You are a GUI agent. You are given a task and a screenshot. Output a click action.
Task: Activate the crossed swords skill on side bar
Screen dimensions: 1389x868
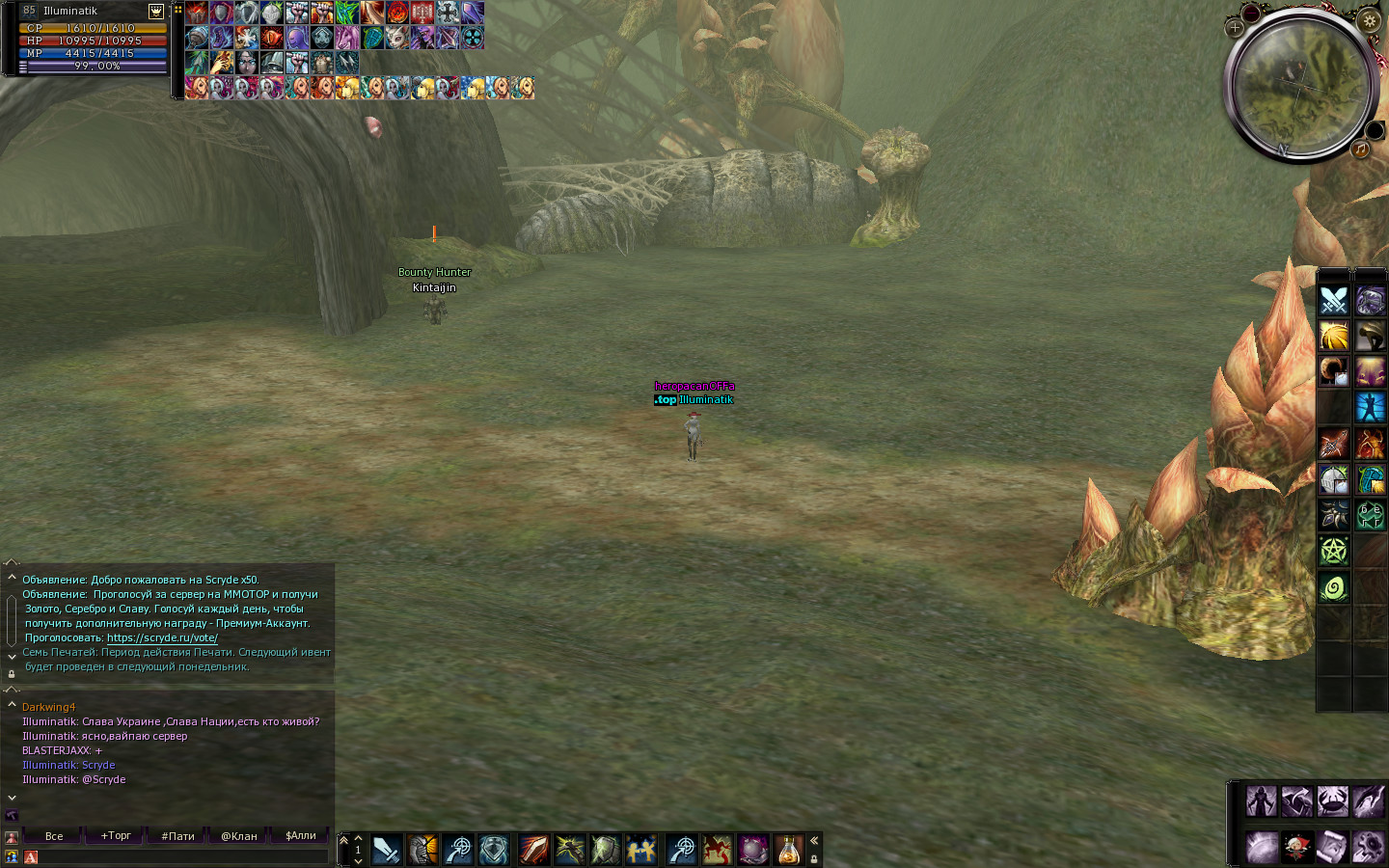(x=1334, y=301)
